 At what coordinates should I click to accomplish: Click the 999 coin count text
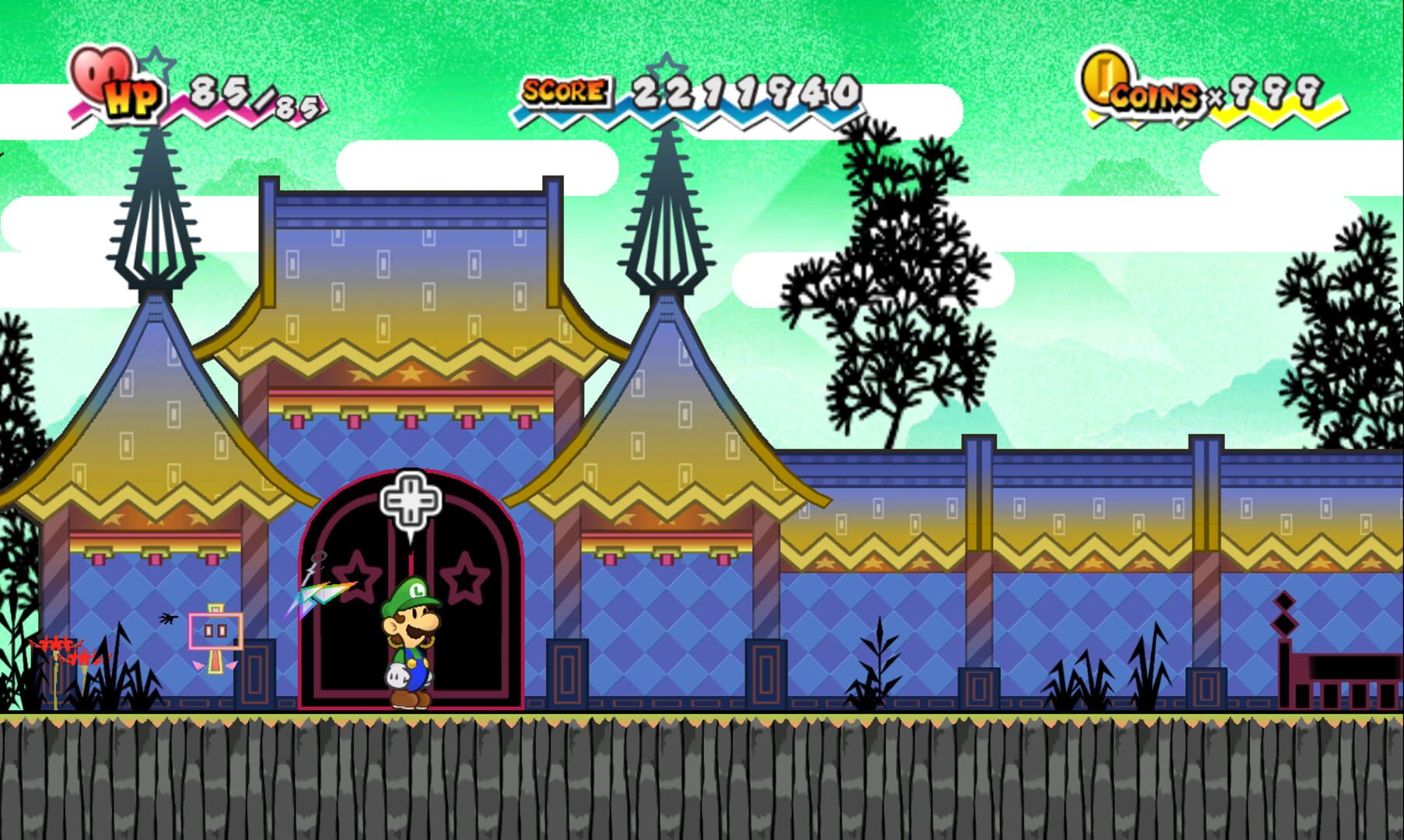1276,93
